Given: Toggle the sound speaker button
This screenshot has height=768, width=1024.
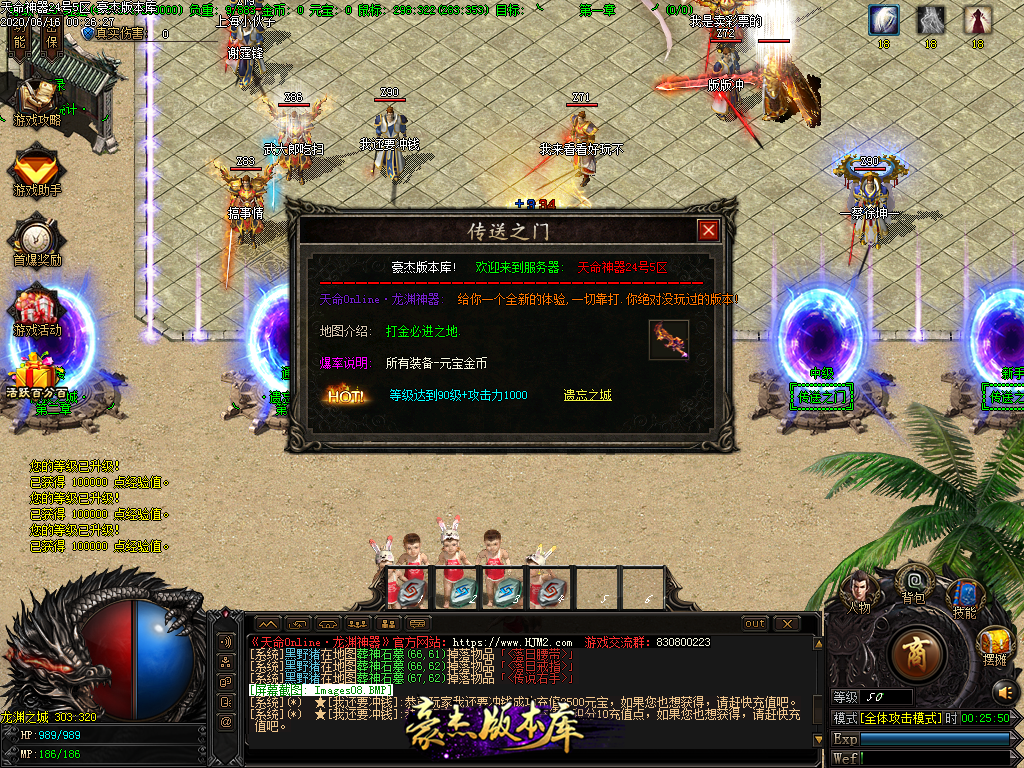Looking at the screenshot, I should click(1004, 691).
